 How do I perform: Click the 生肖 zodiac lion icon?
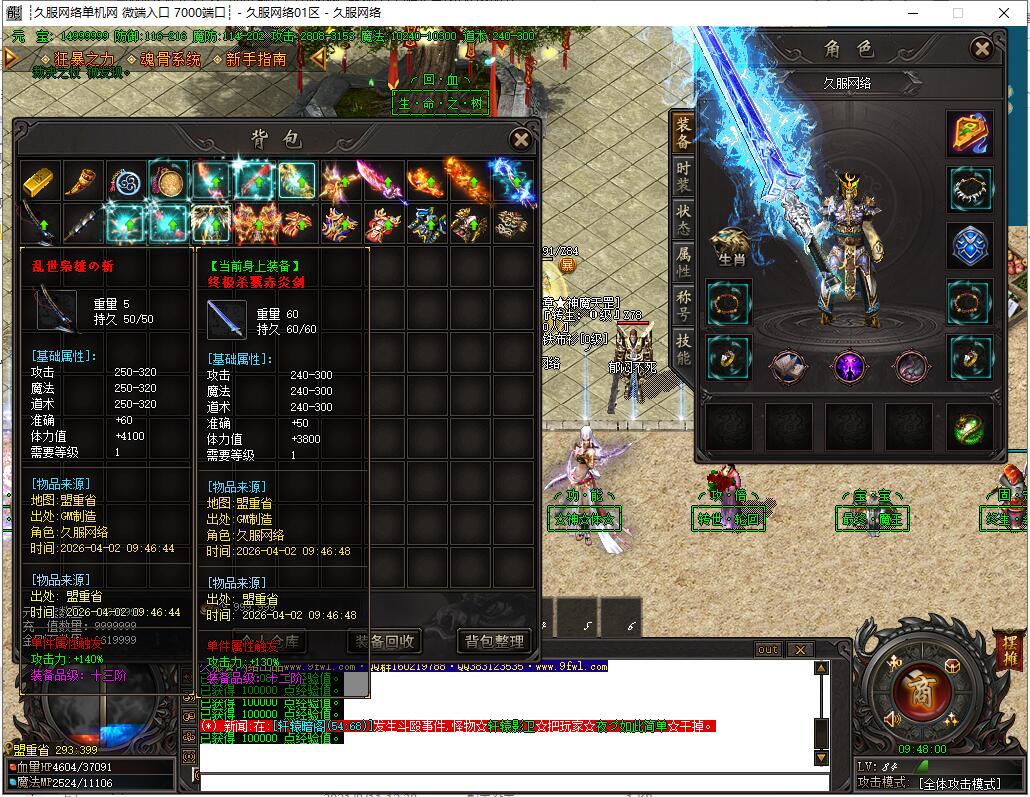pyautogui.click(x=729, y=246)
